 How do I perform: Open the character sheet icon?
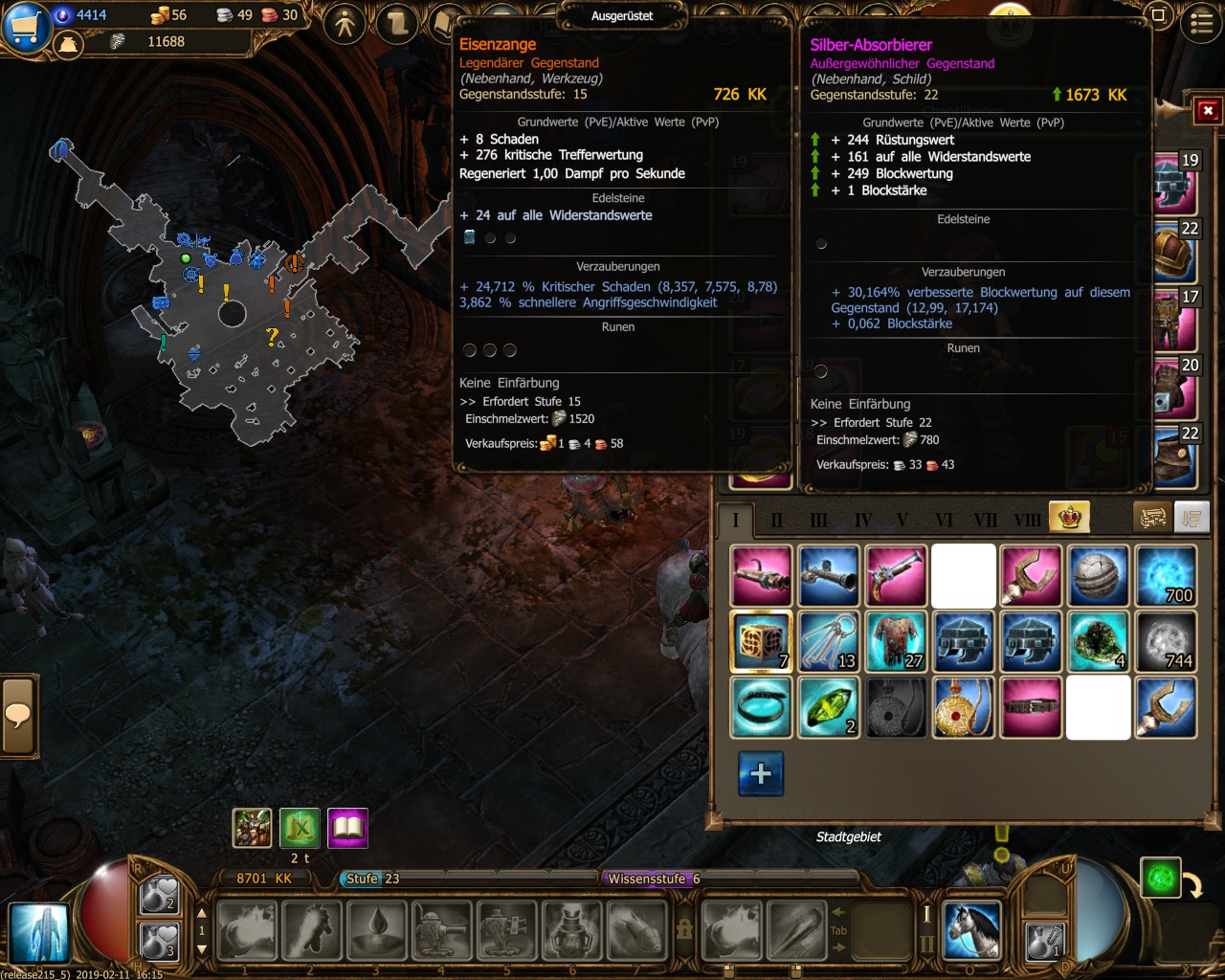point(345,24)
